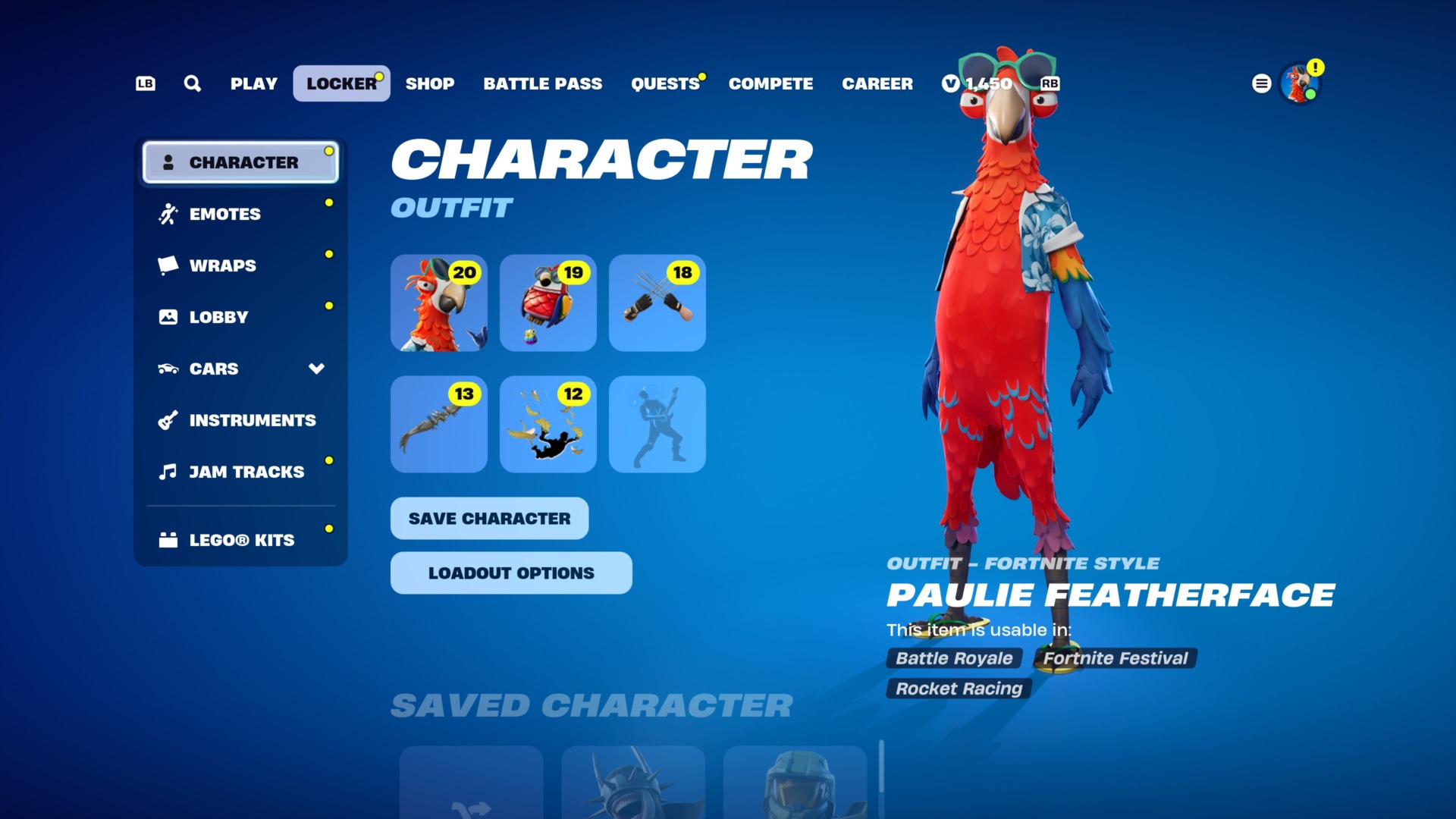This screenshot has height=819, width=1456.
Task: Select the back bling slot numbered 19
Action: [548, 303]
